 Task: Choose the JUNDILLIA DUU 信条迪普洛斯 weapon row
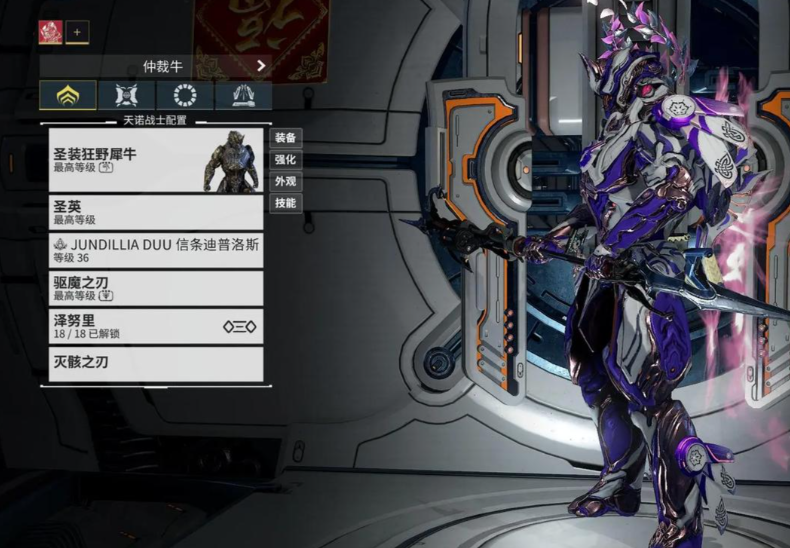tap(155, 250)
